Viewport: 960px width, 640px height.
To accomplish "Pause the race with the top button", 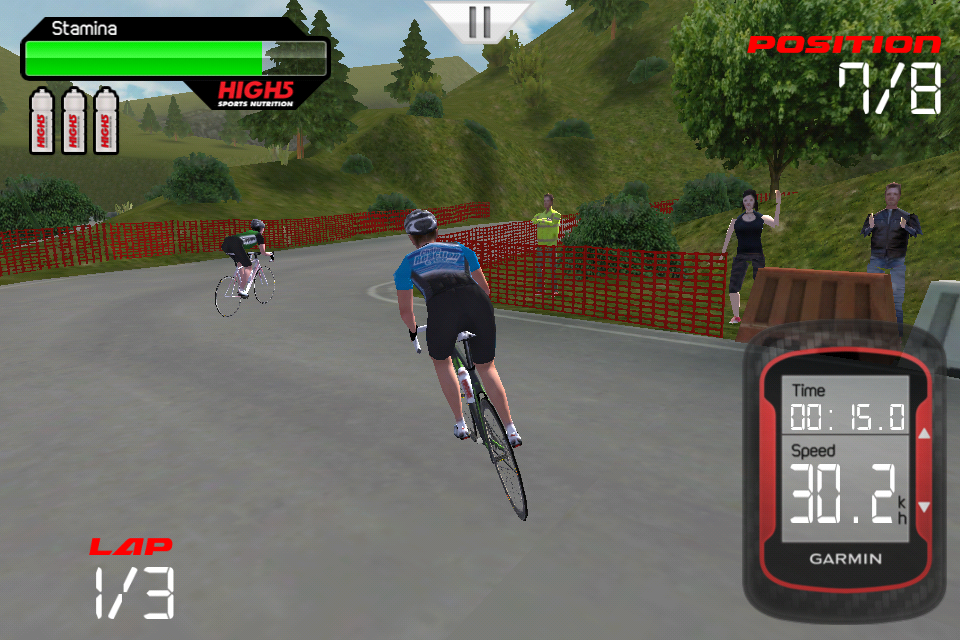I will tap(479, 21).
